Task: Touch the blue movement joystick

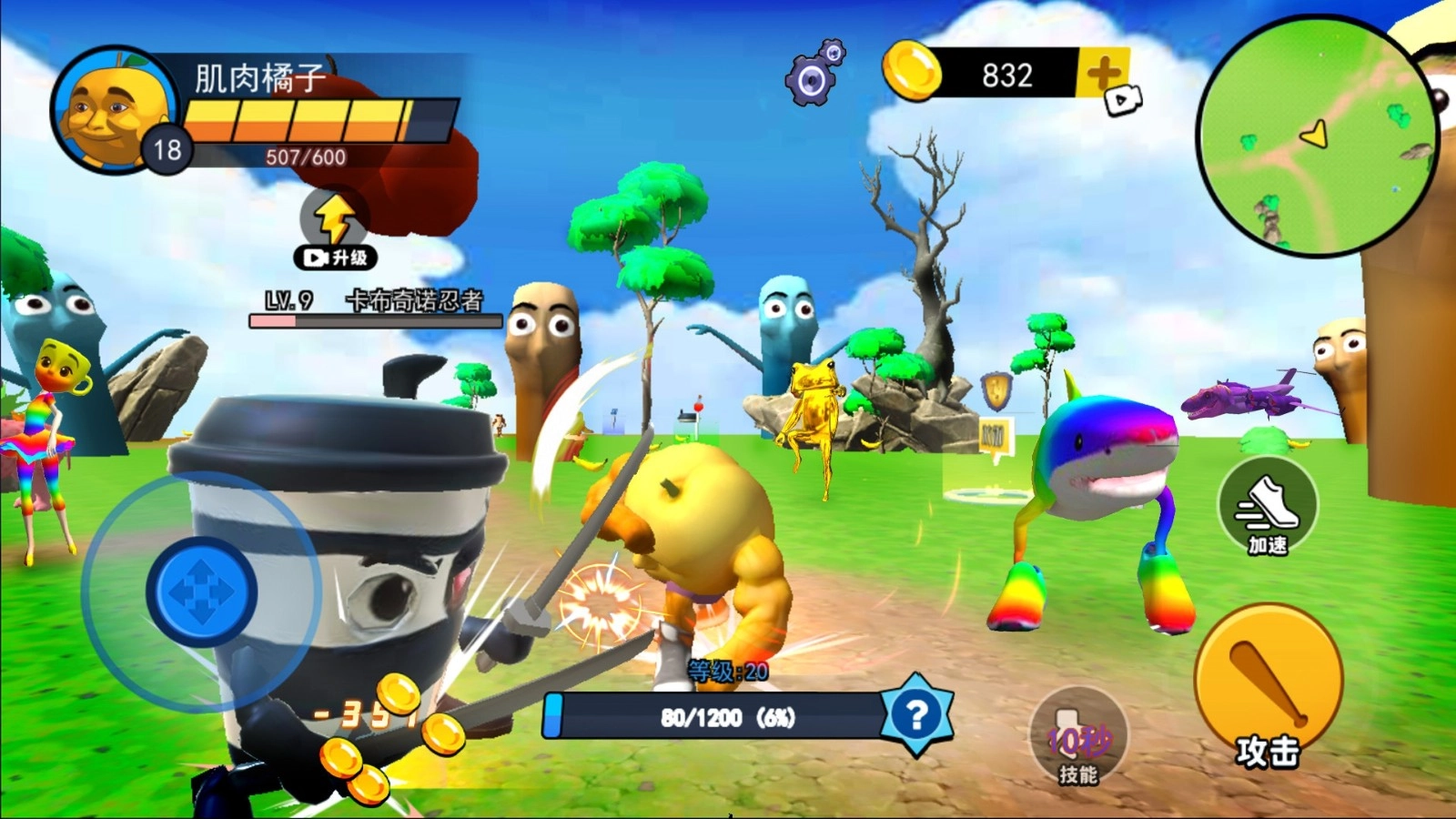Action: coord(201,592)
